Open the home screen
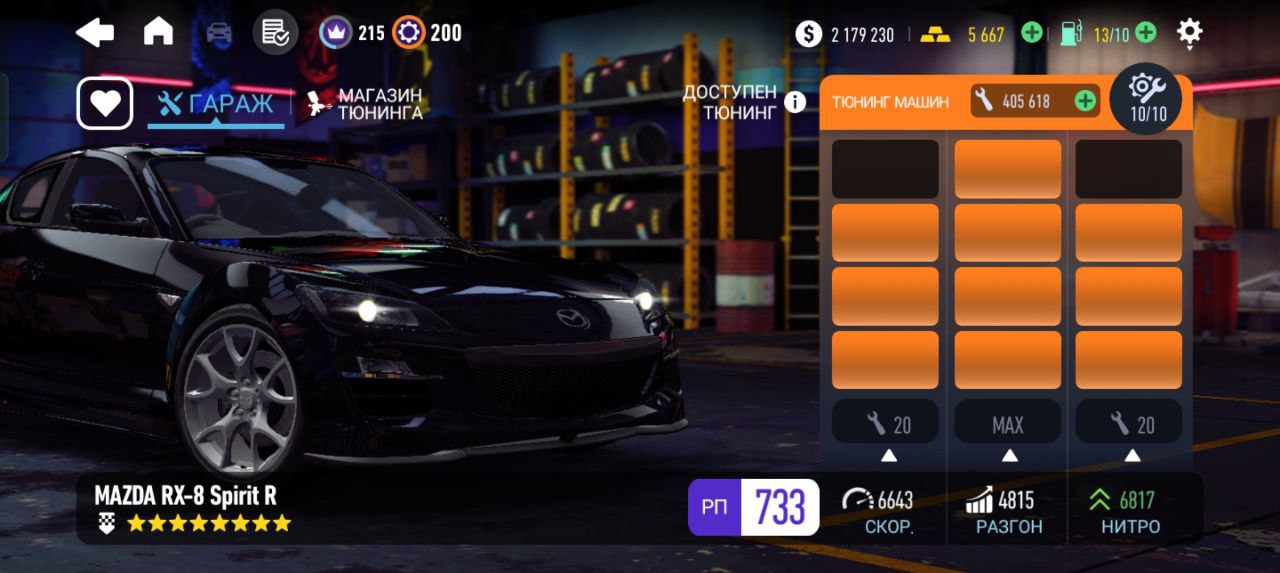 pyautogui.click(x=158, y=33)
